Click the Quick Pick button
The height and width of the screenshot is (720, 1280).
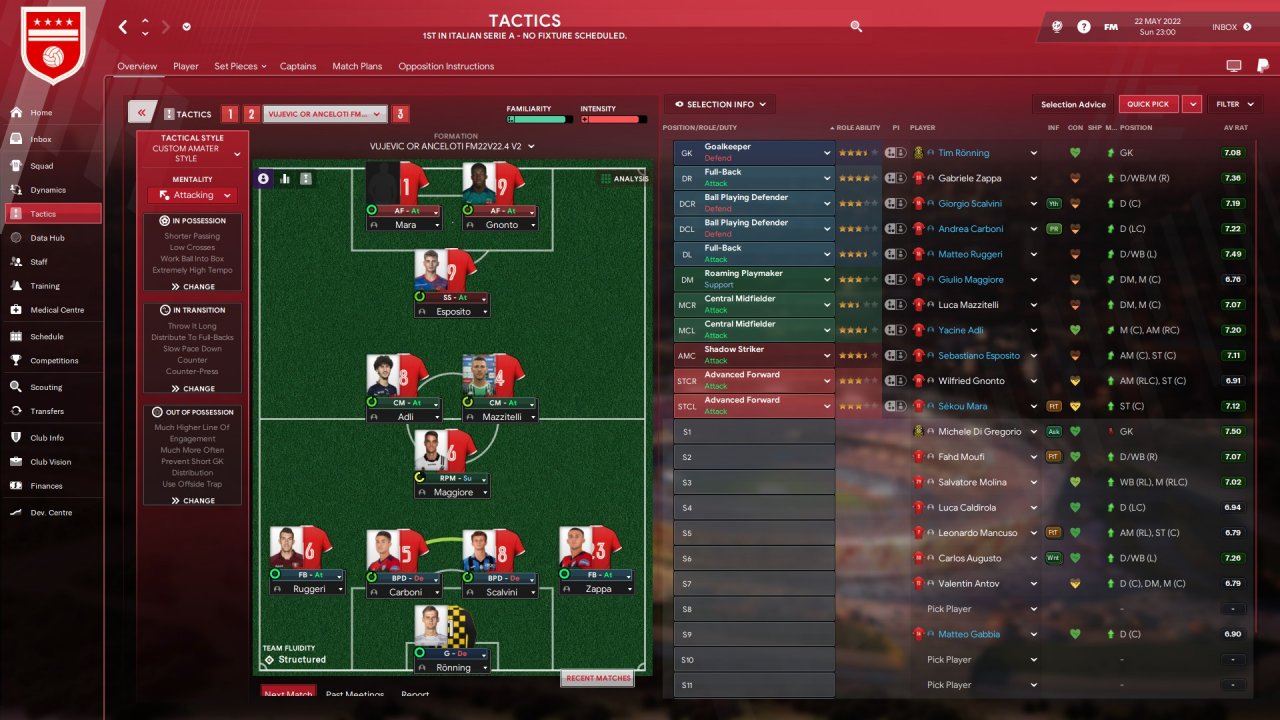pos(1148,104)
